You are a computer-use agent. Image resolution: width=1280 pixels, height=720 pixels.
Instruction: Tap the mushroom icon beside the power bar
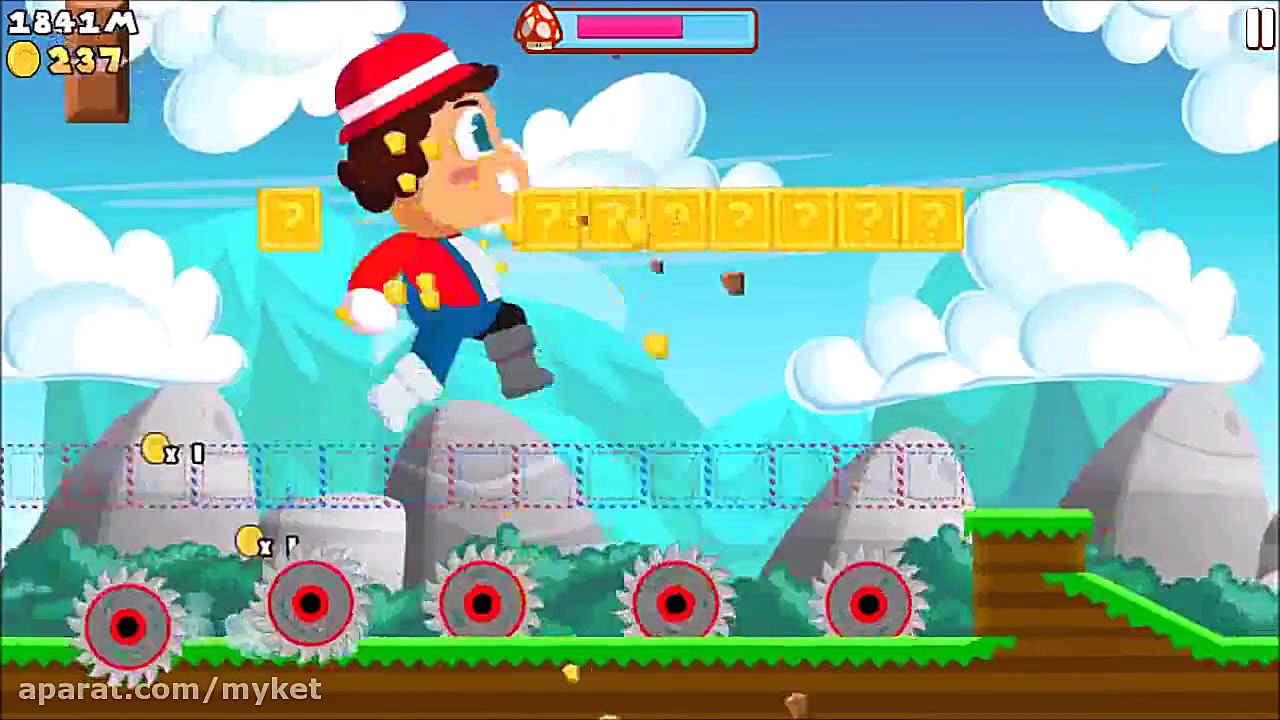point(537,27)
